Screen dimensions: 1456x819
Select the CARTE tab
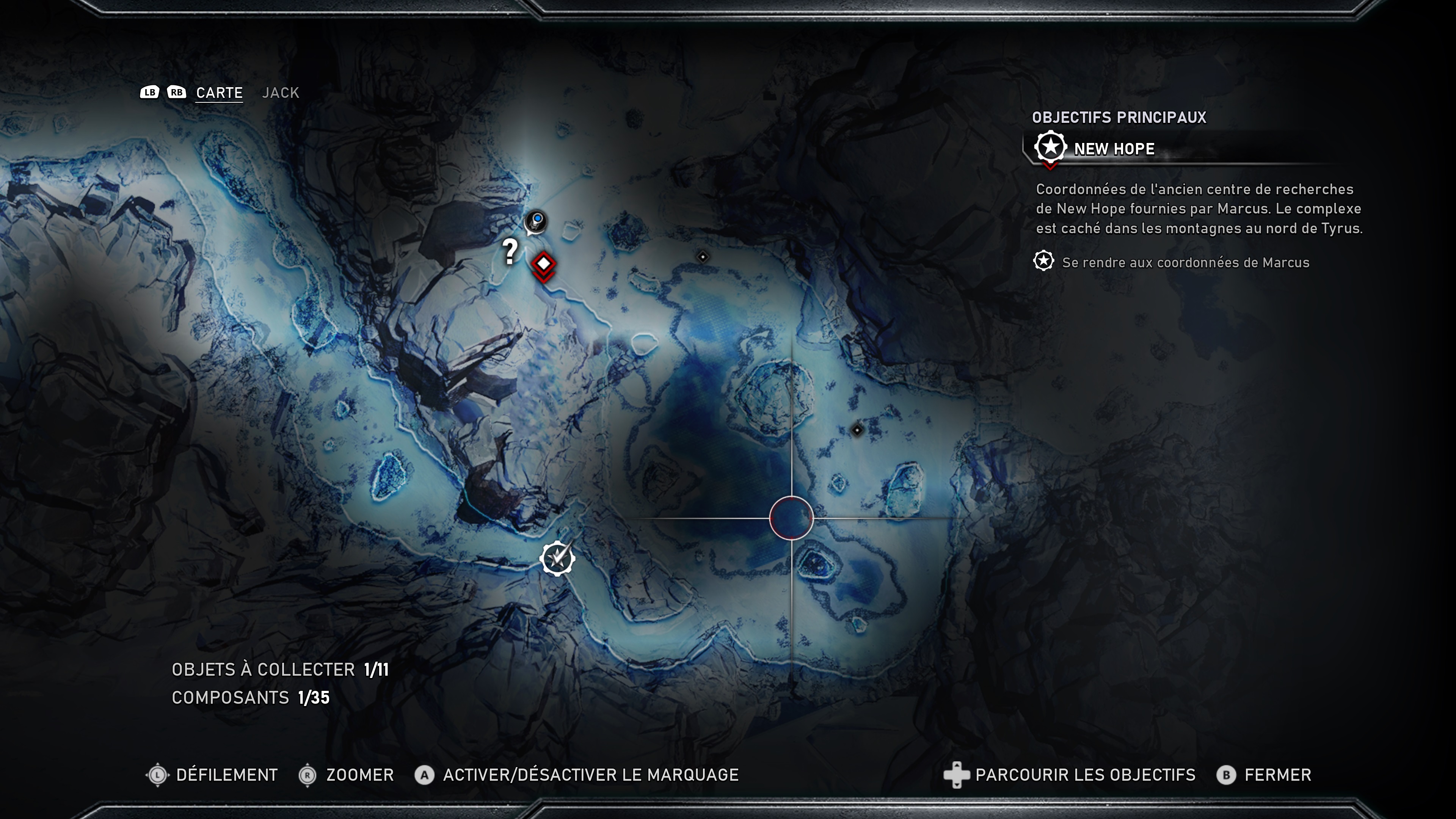(x=219, y=93)
